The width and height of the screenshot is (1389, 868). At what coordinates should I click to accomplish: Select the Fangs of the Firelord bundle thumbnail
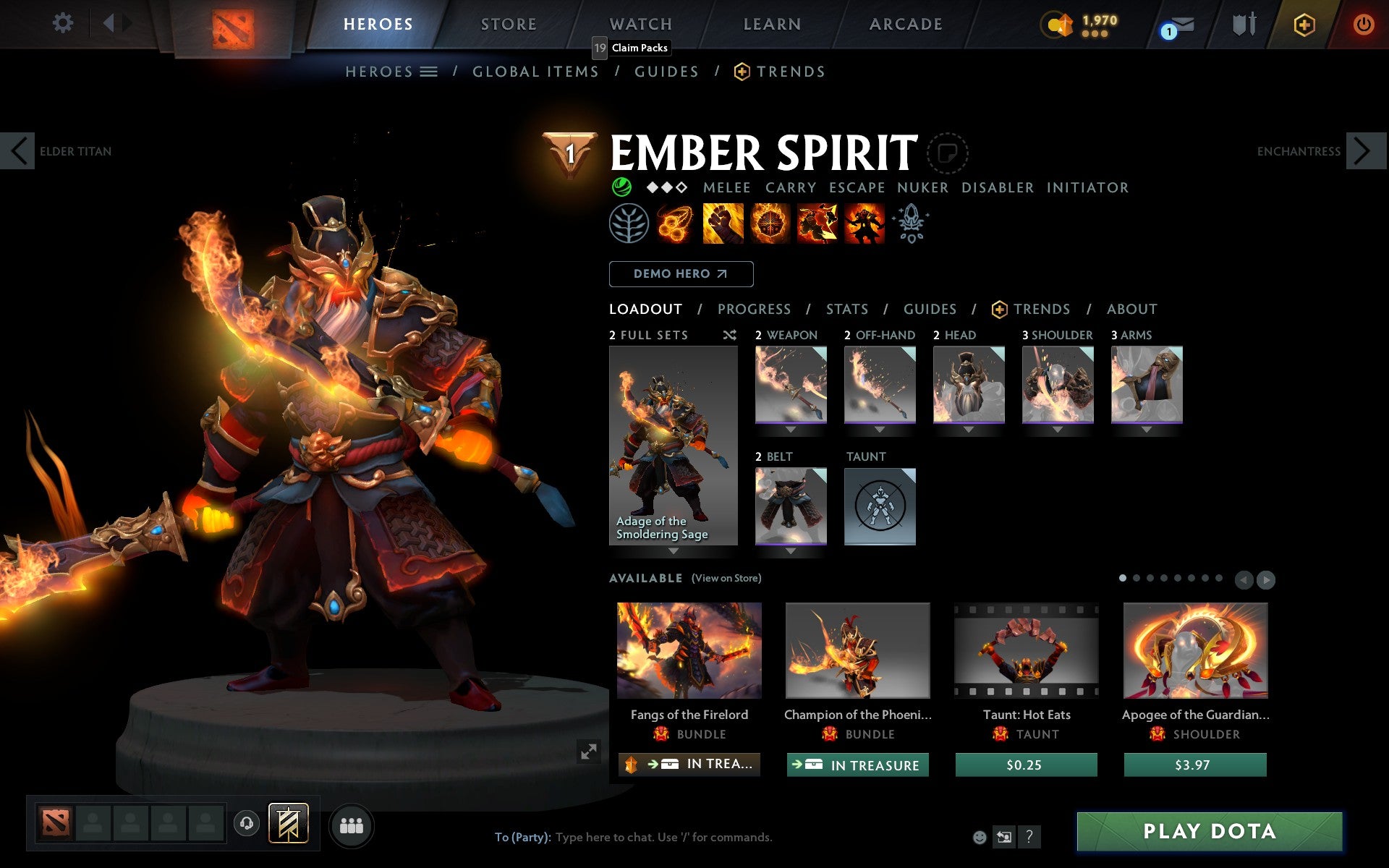[x=688, y=650]
